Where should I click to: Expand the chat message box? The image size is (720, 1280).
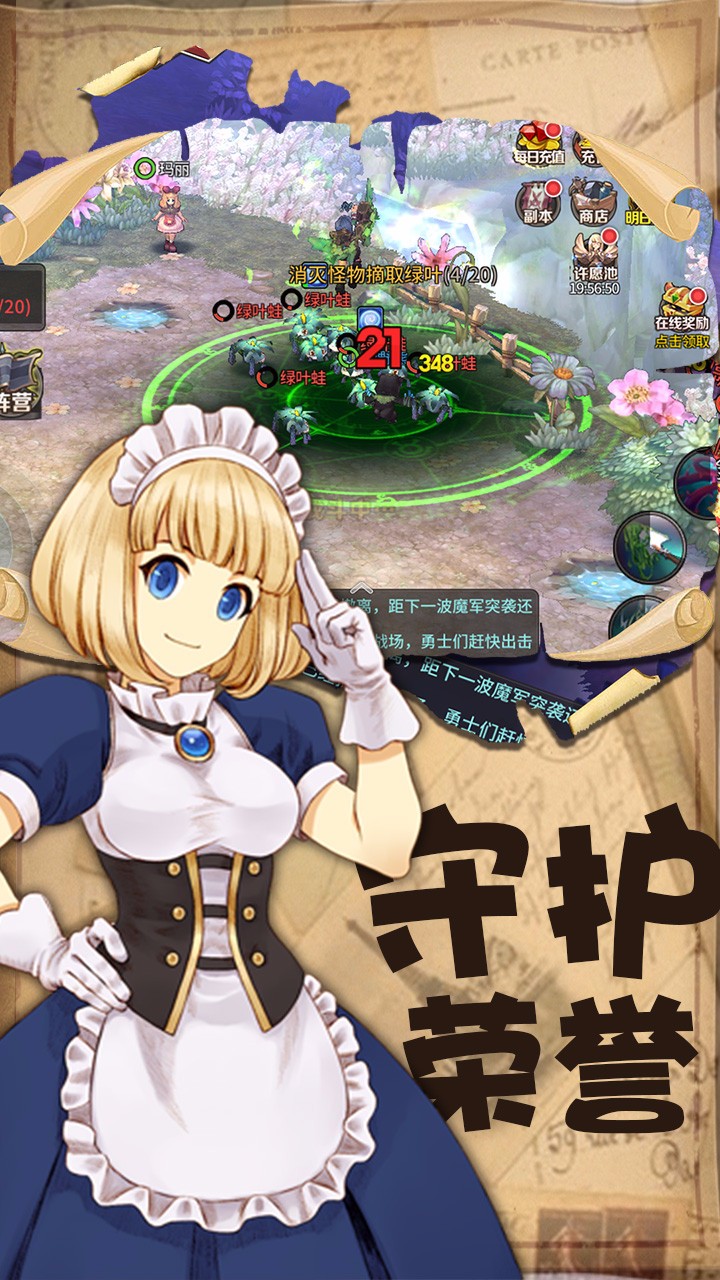[364, 590]
